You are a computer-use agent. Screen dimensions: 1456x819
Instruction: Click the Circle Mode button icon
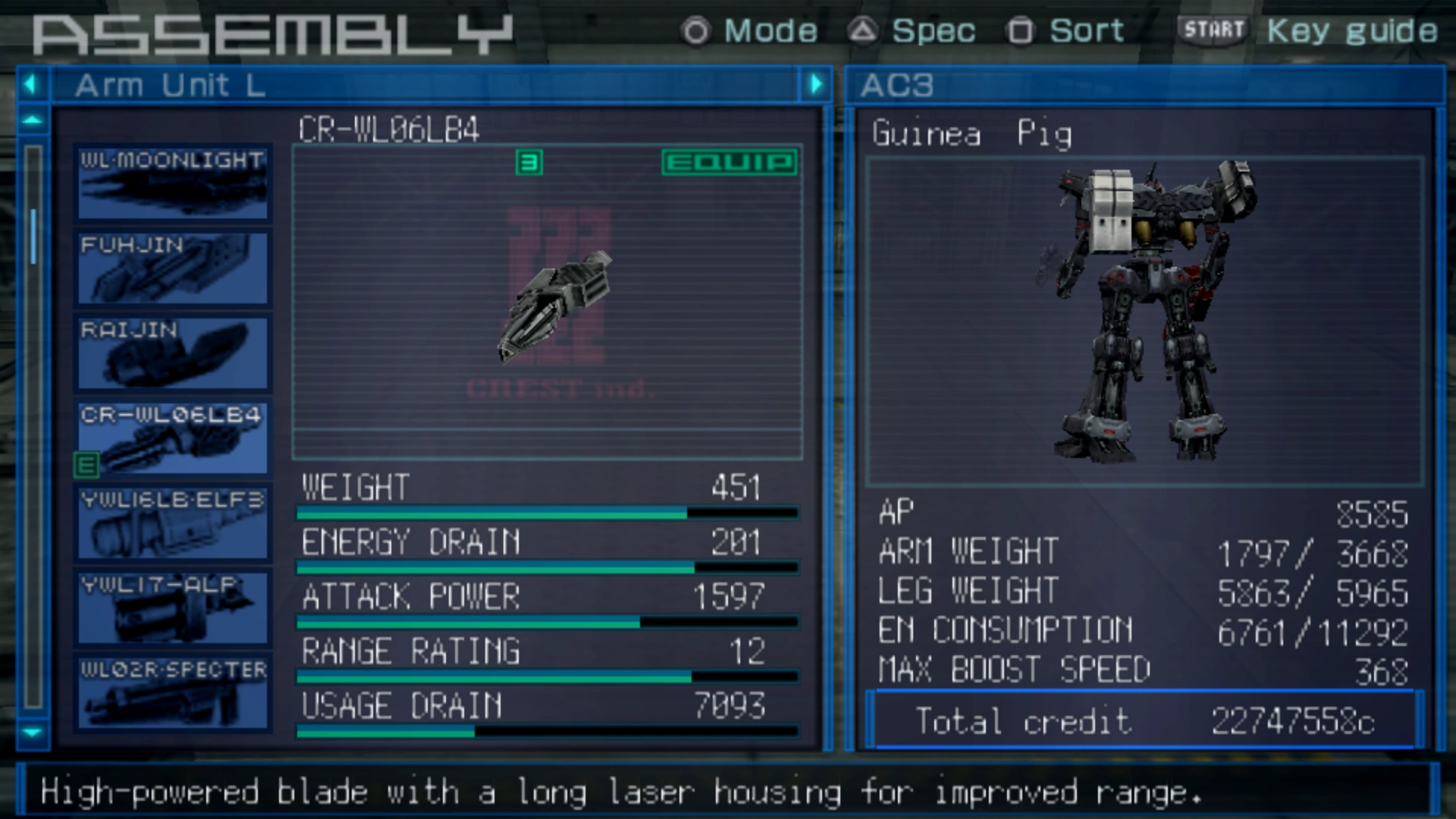click(x=695, y=31)
